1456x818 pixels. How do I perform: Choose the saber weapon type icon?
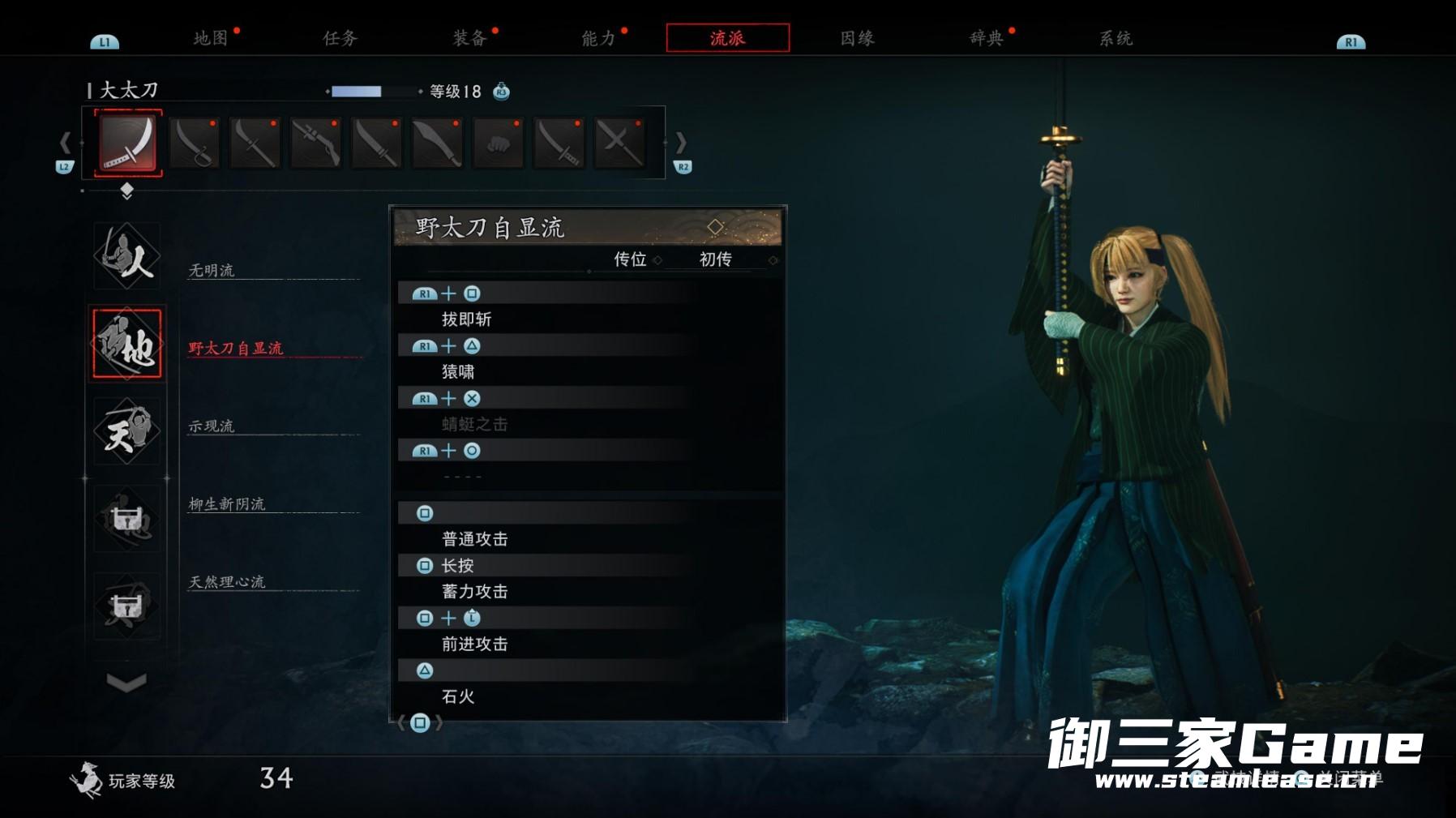(x=195, y=143)
